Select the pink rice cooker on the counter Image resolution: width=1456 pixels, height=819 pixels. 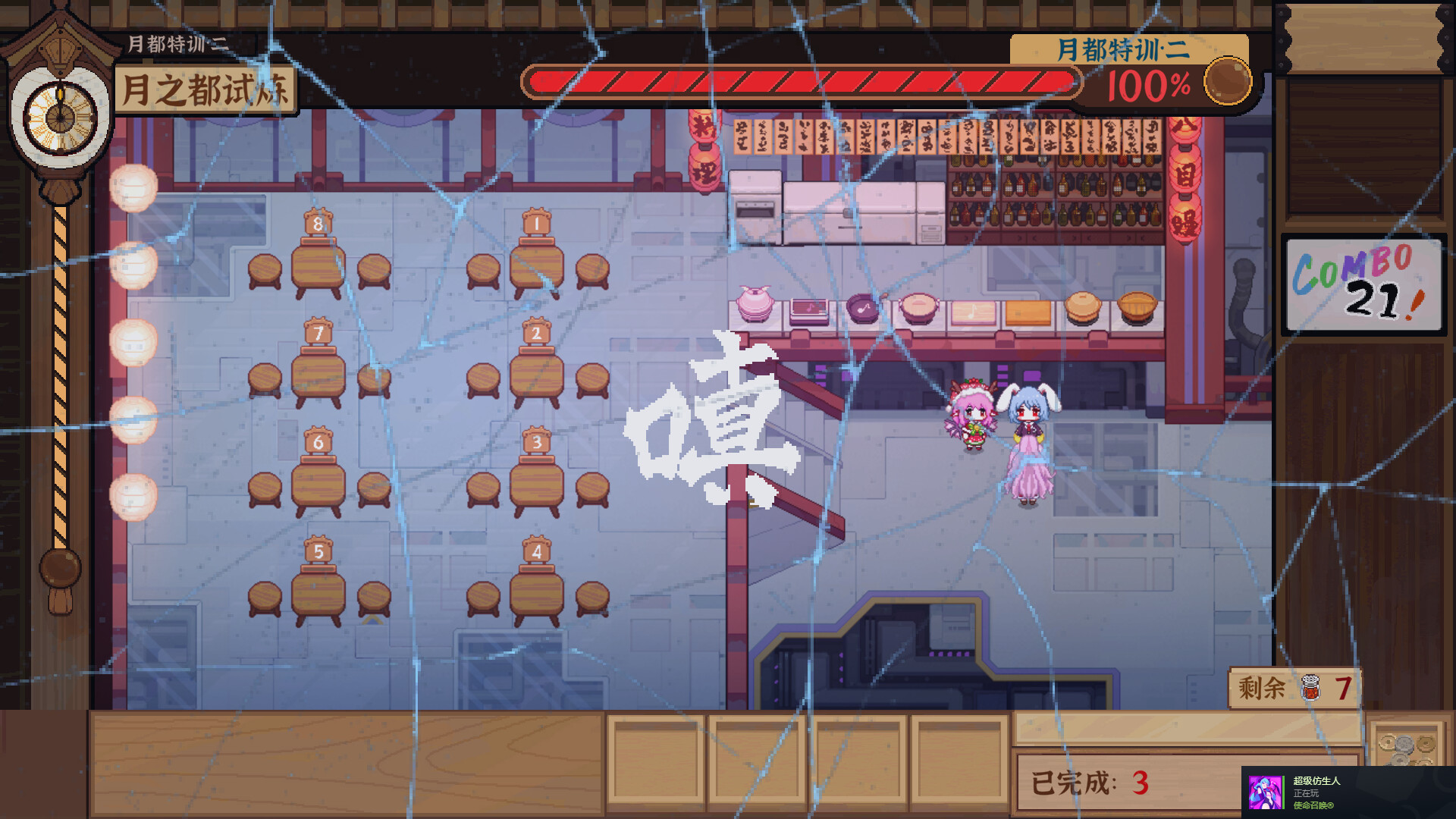pyautogui.click(x=755, y=303)
